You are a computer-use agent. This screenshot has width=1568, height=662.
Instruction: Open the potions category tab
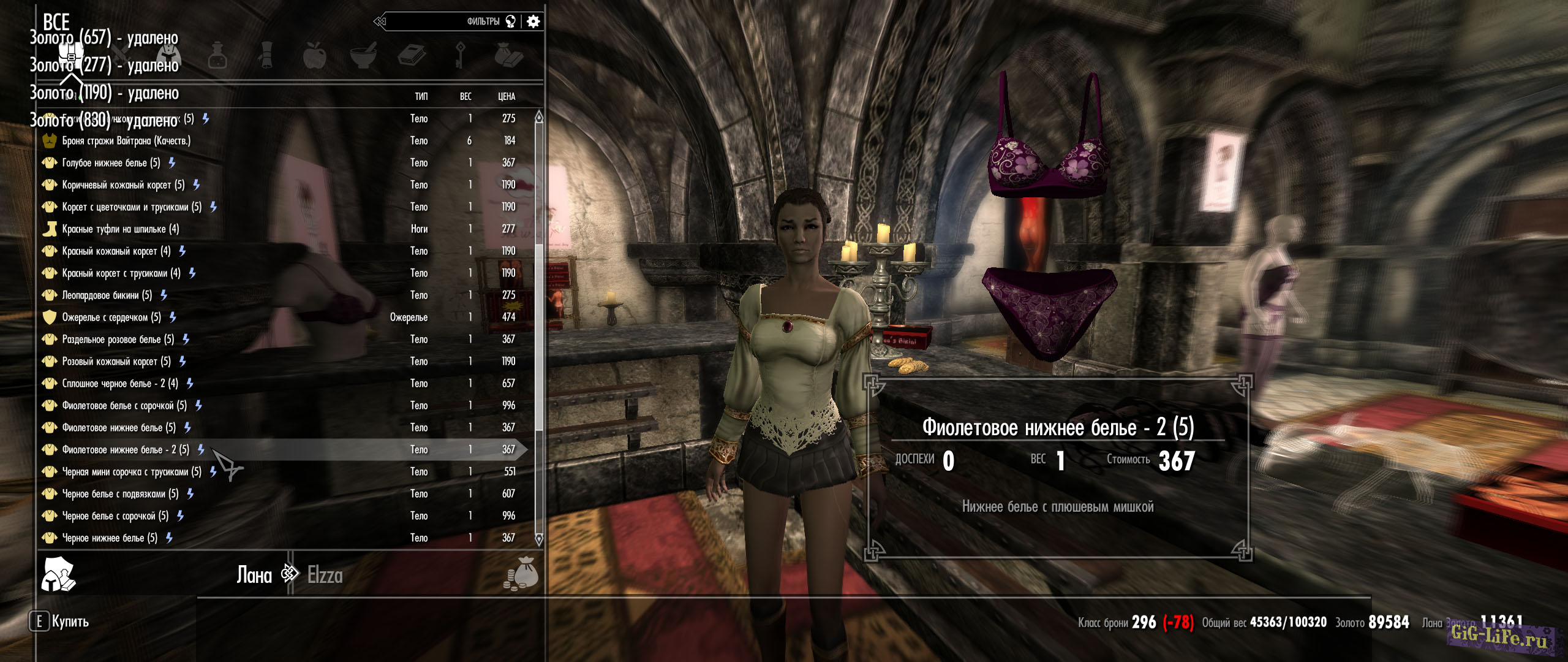(x=217, y=55)
